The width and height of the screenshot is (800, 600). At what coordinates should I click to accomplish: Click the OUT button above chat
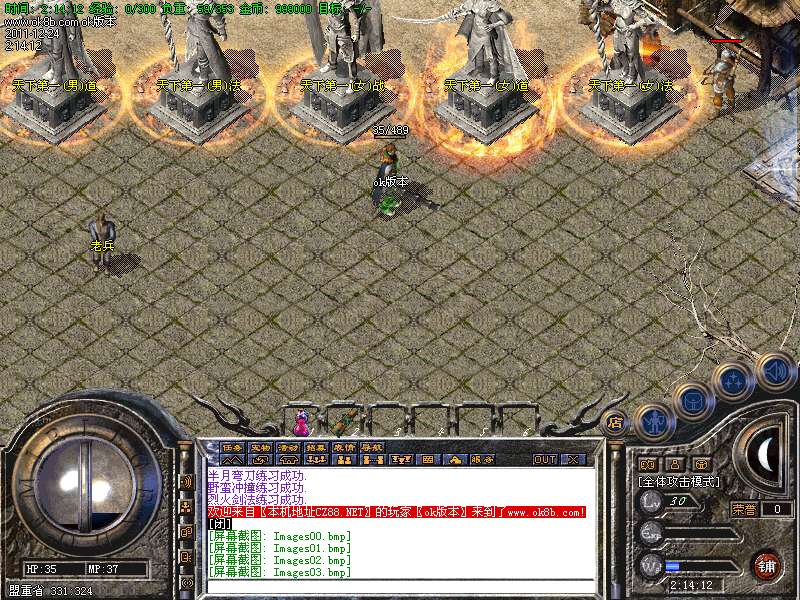(544, 460)
